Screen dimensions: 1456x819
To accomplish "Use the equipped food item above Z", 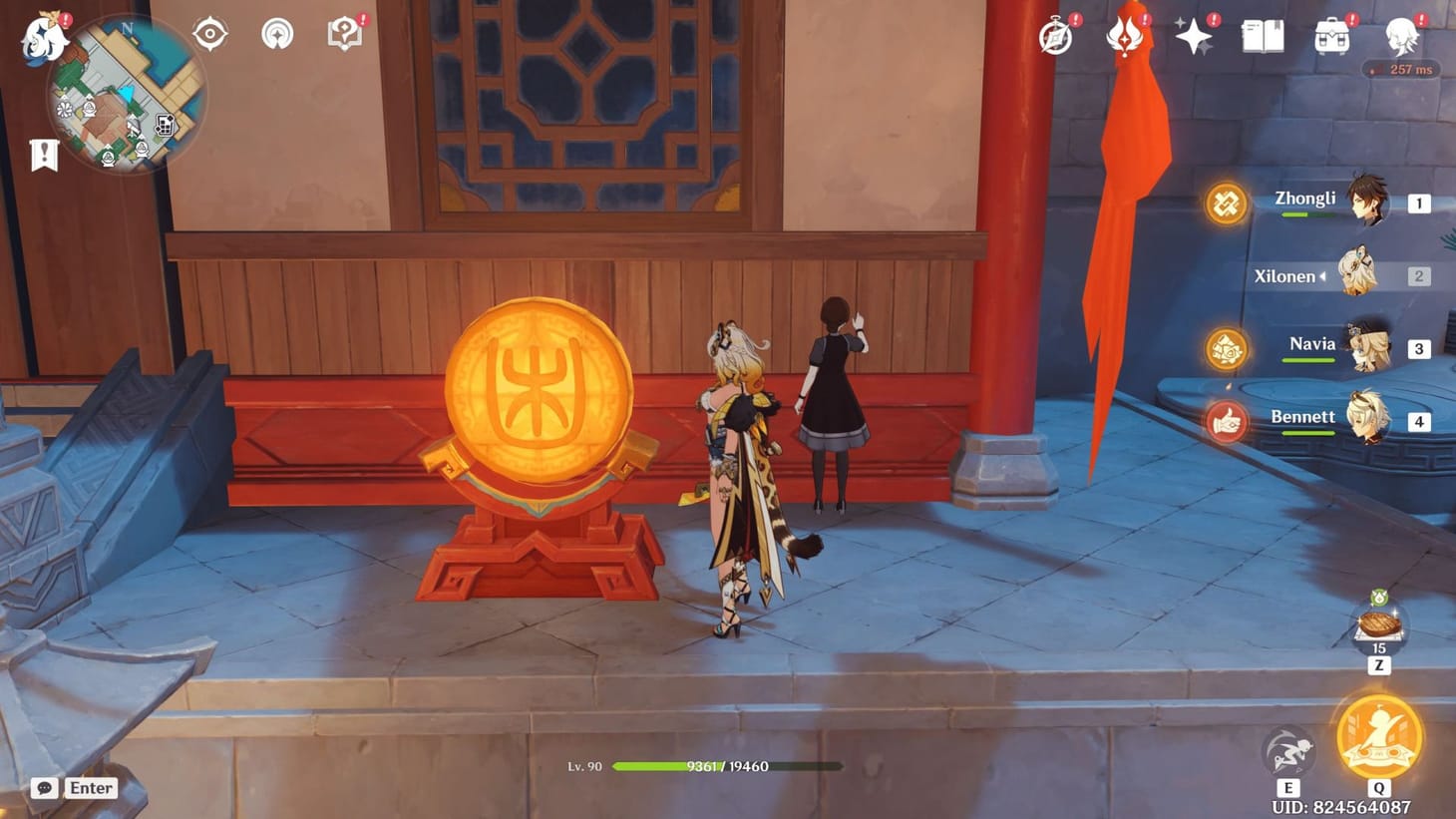I will tap(1377, 625).
